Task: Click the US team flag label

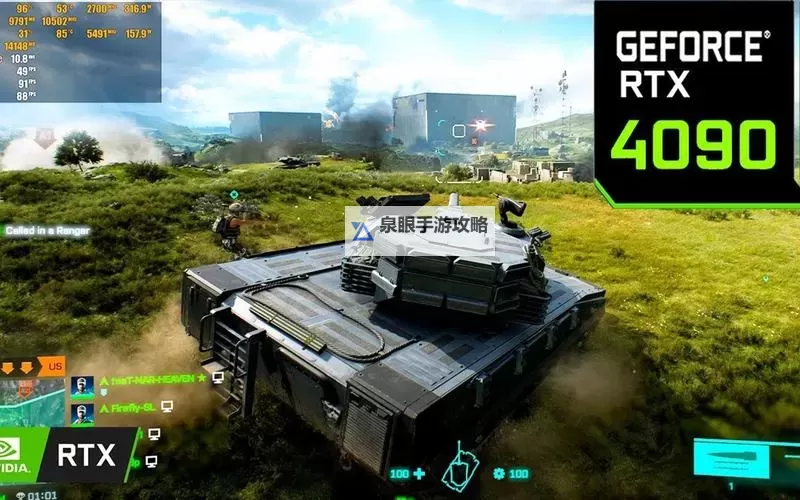Action: coord(55,365)
